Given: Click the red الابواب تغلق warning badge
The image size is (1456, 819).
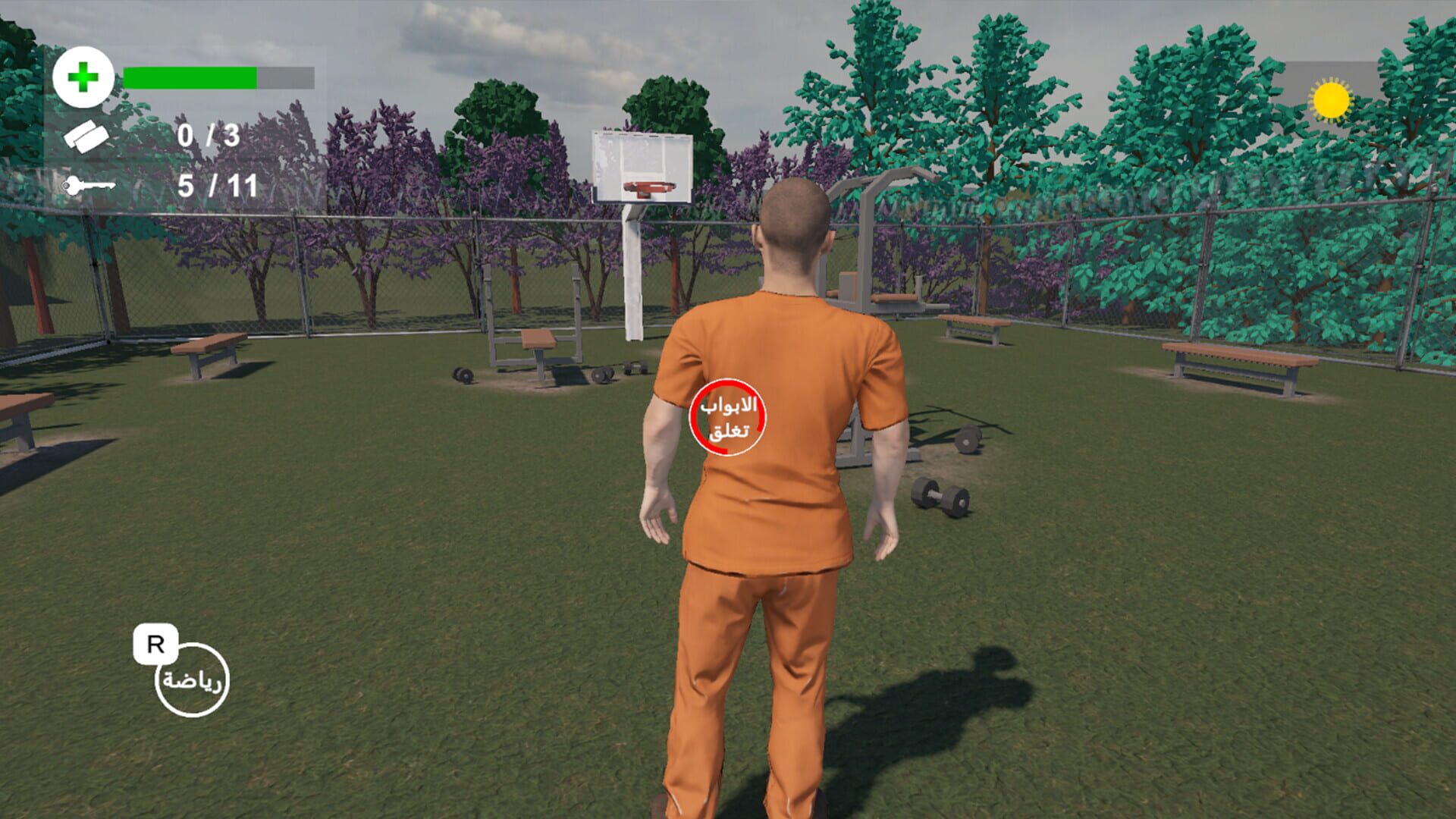Looking at the screenshot, I should [x=730, y=419].
